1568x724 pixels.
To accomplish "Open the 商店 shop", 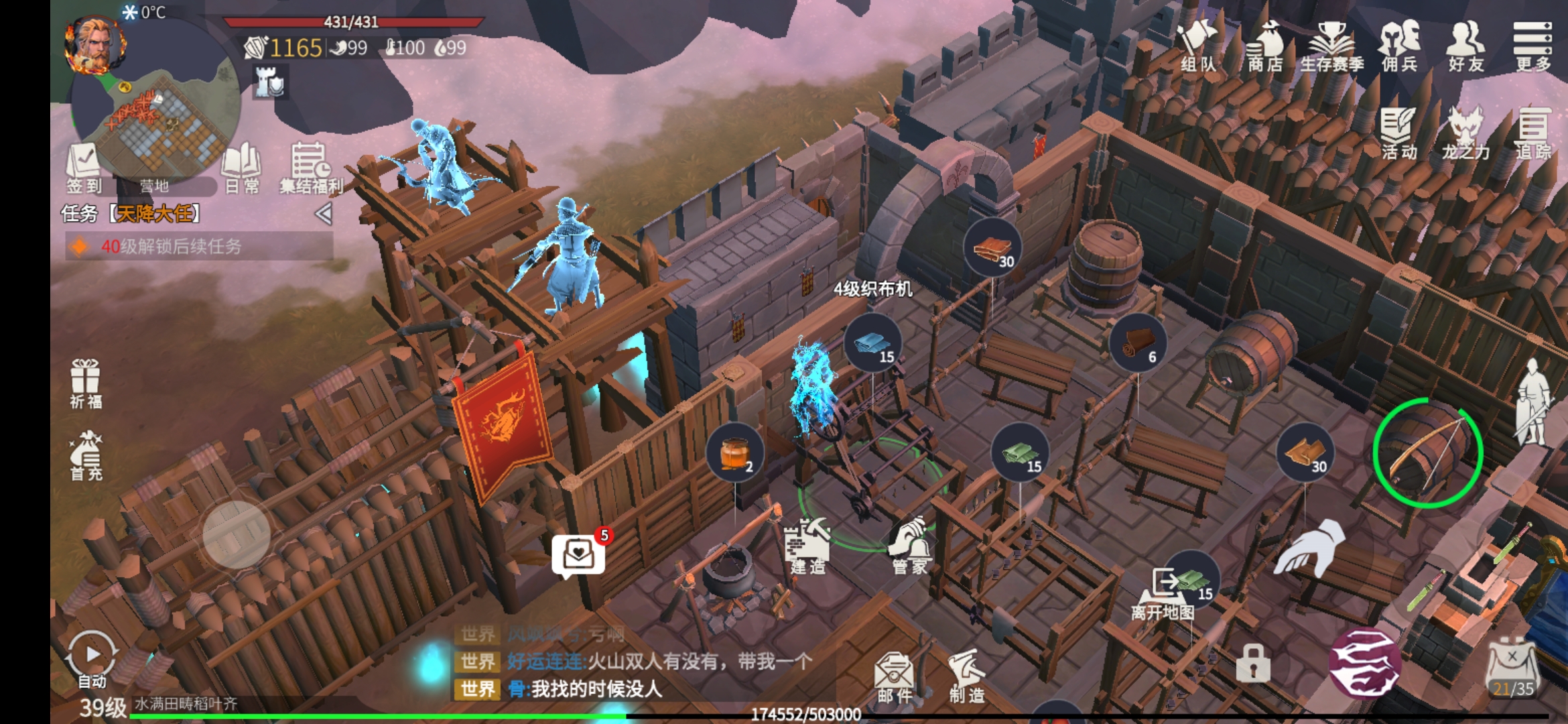I will pos(1265,46).
